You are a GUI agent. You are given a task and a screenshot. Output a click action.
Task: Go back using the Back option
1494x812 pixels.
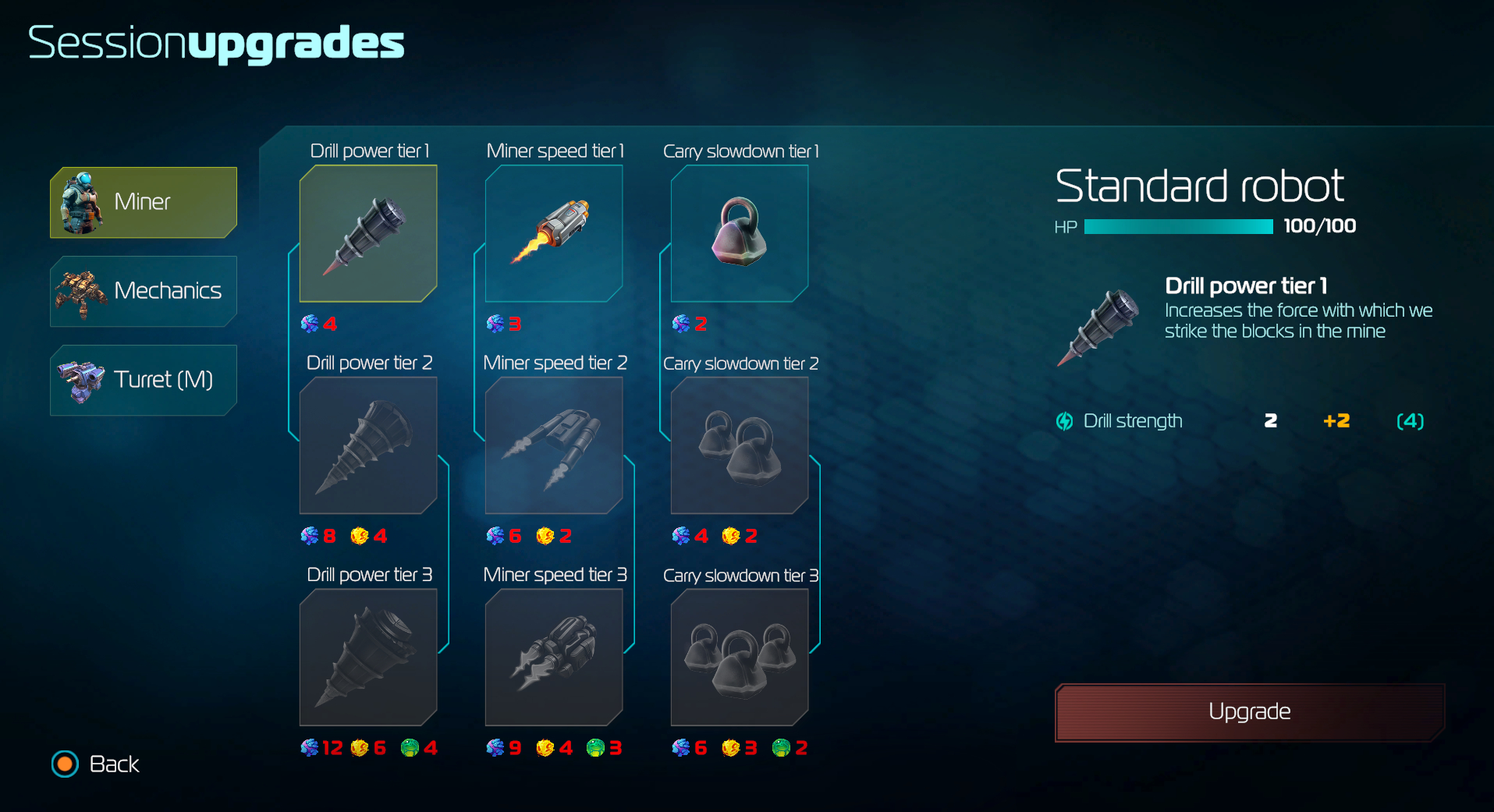[x=98, y=764]
